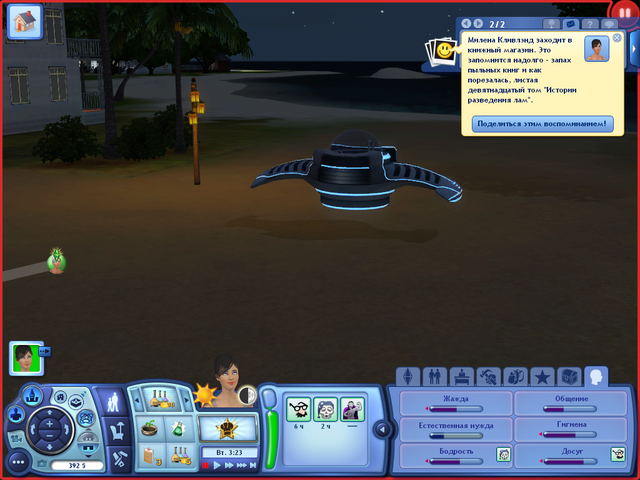Switch to Live mode with family icon
The width and height of the screenshot is (640, 480).
[113, 402]
